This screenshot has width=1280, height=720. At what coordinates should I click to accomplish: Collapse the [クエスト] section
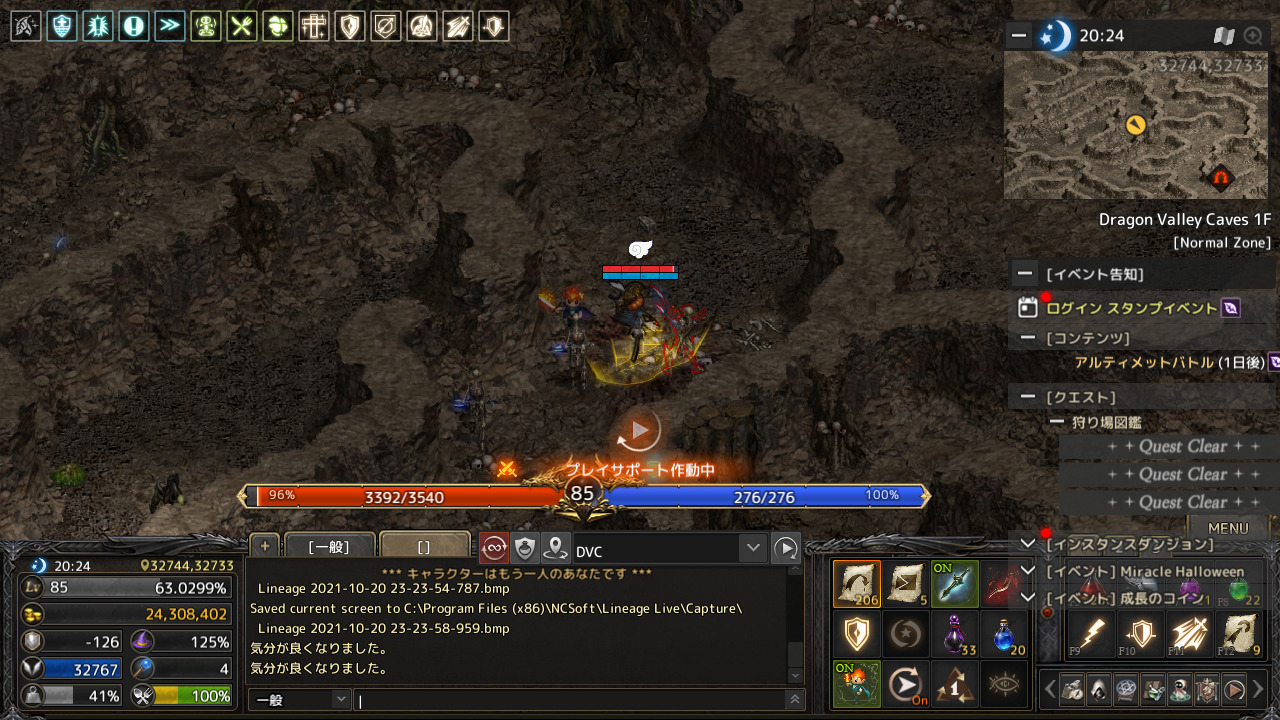point(1026,397)
